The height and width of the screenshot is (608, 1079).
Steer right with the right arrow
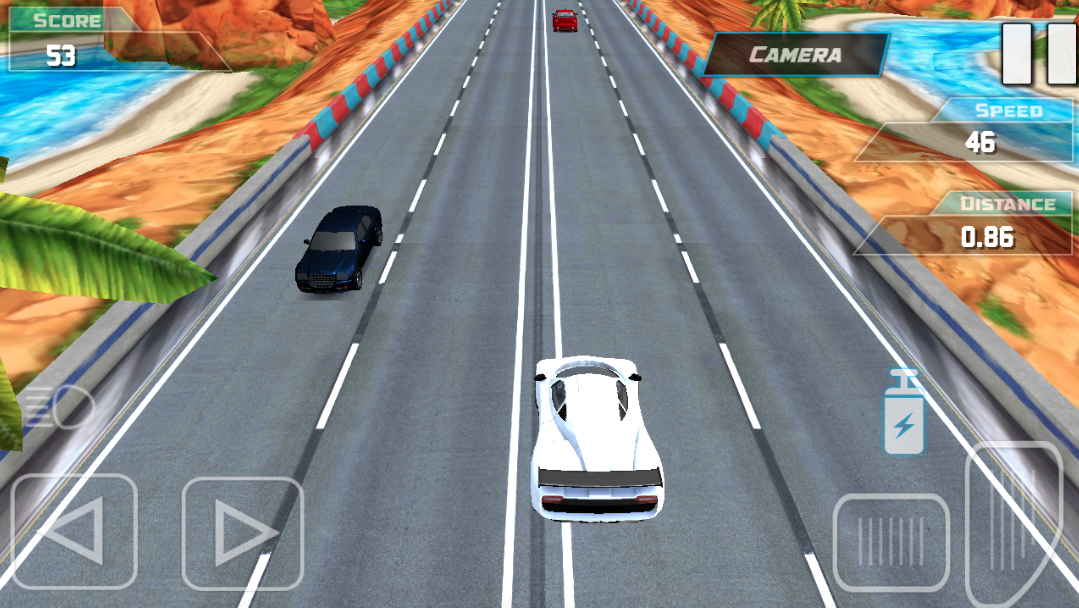point(242,533)
